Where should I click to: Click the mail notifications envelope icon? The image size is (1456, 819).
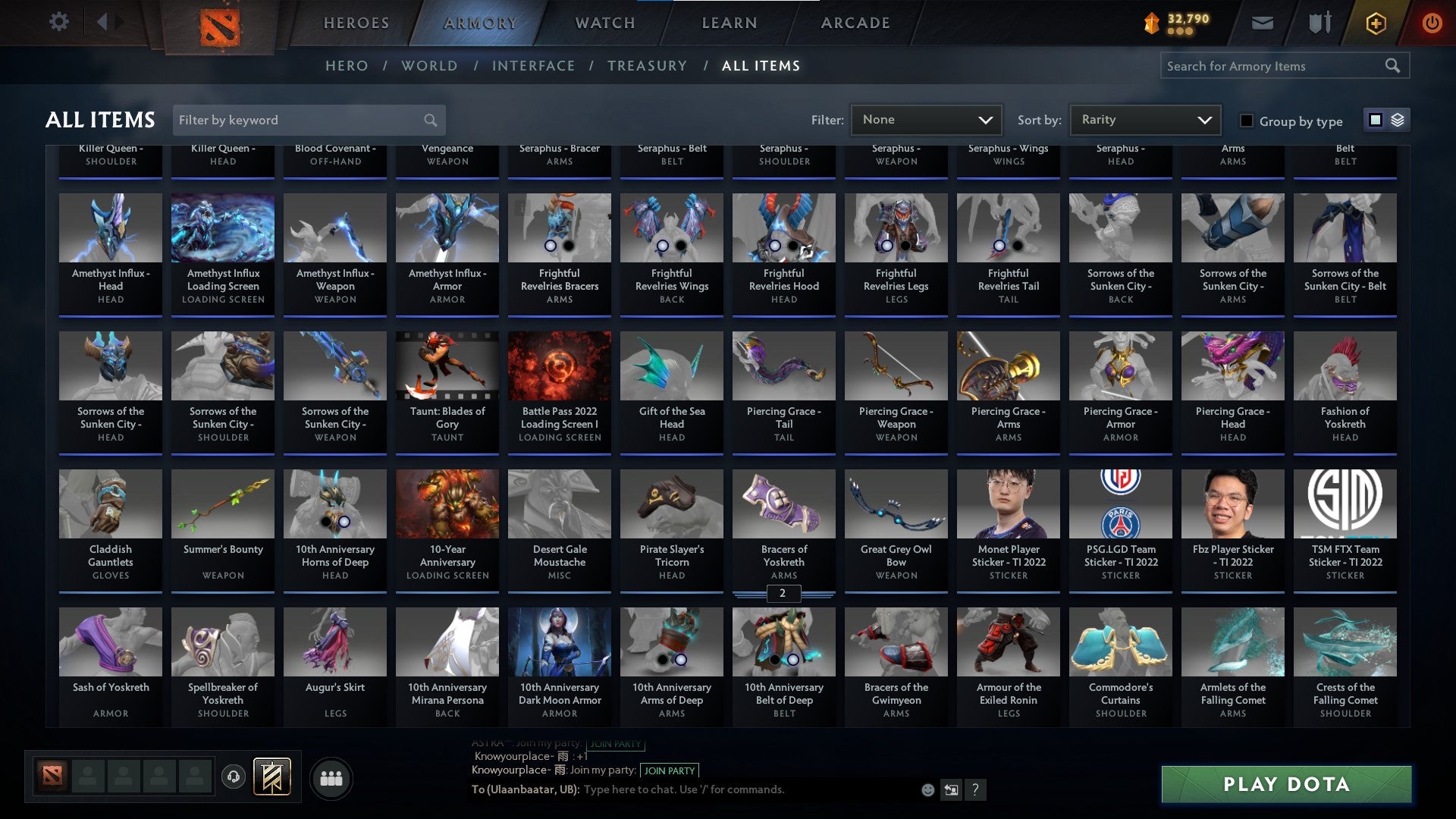point(1262,22)
